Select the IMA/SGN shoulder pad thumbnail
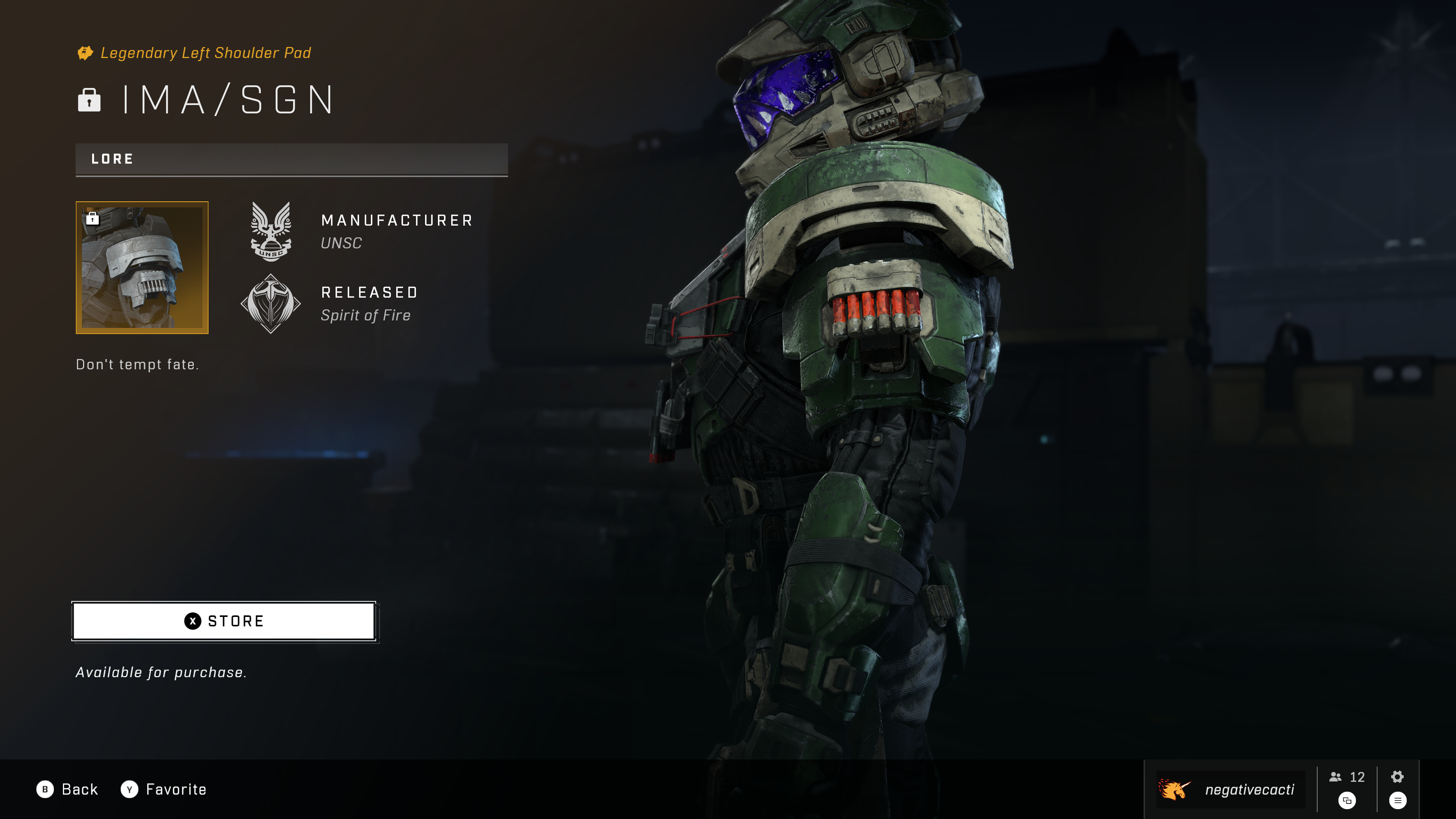This screenshot has width=1456, height=819. point(142,267)
